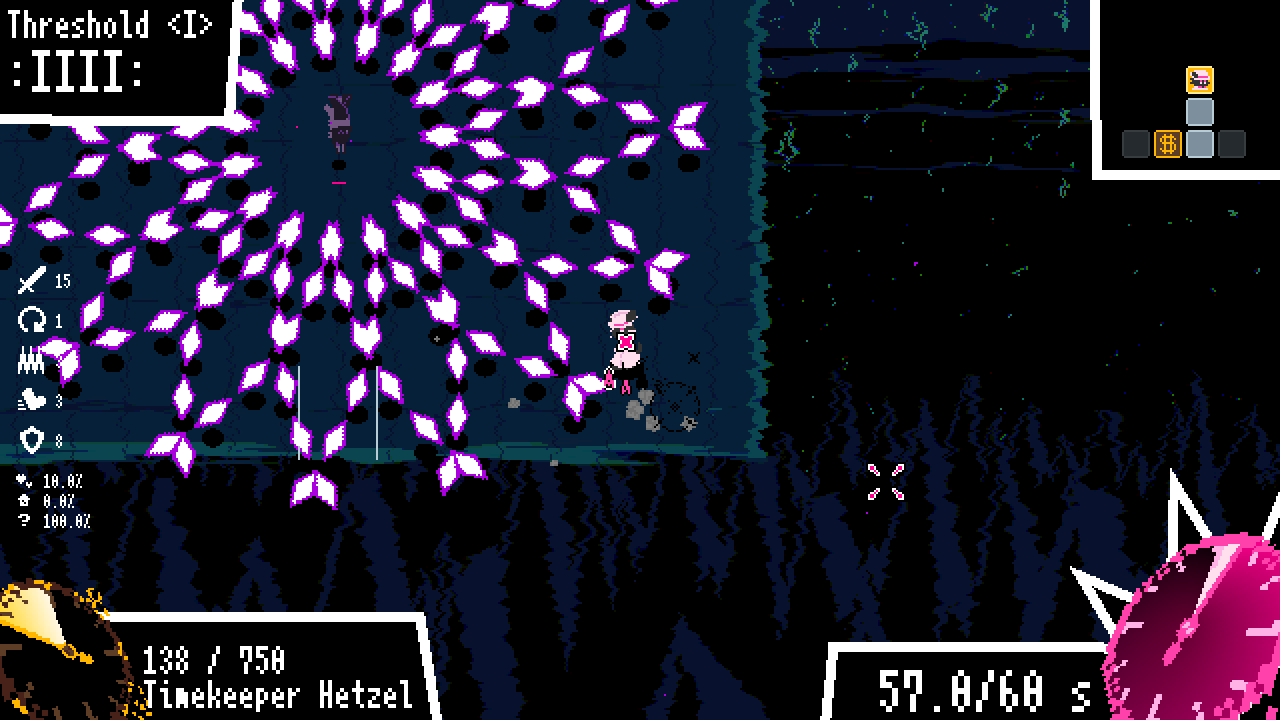Screen dimensions: 1280x720
Task: Select the bomb icon at 0.0%
Action: [24, 498]
